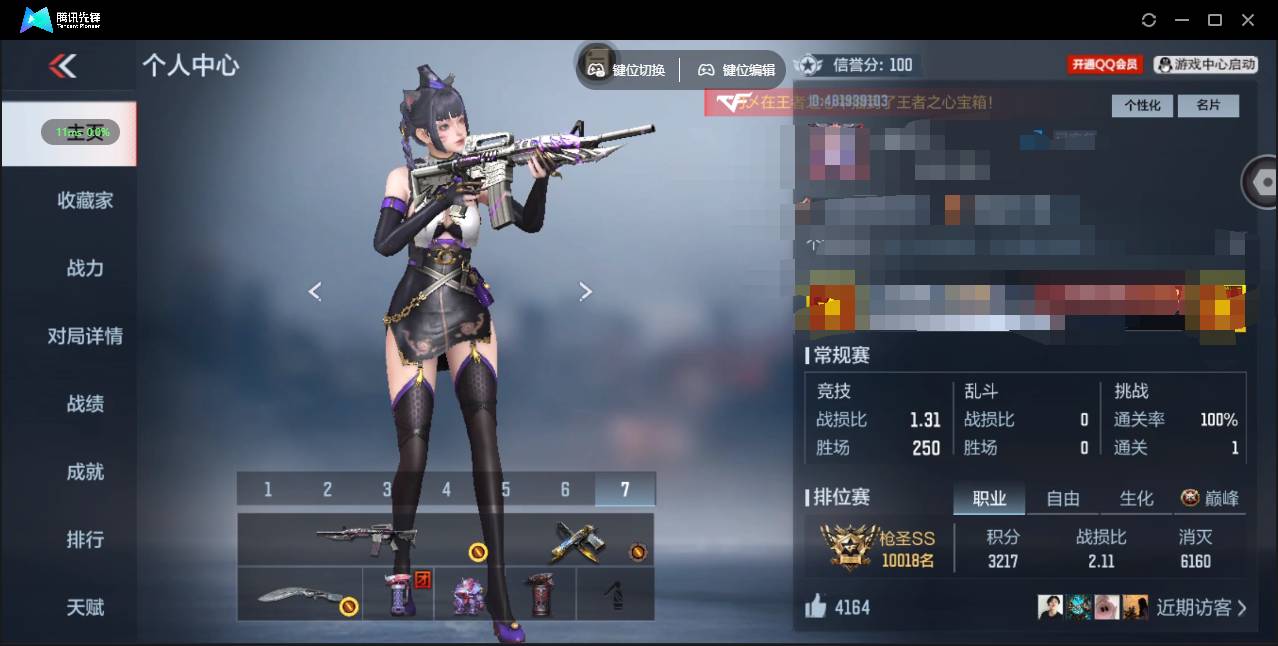Maximize the emulator window
The height and width of the screenshot is (646, 1278).
1215,20
